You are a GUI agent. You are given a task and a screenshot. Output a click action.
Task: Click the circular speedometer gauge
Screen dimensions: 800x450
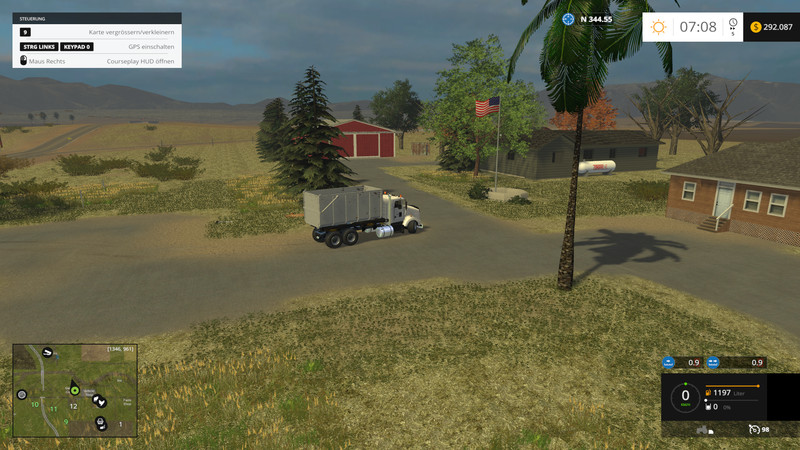click(685, 396)
